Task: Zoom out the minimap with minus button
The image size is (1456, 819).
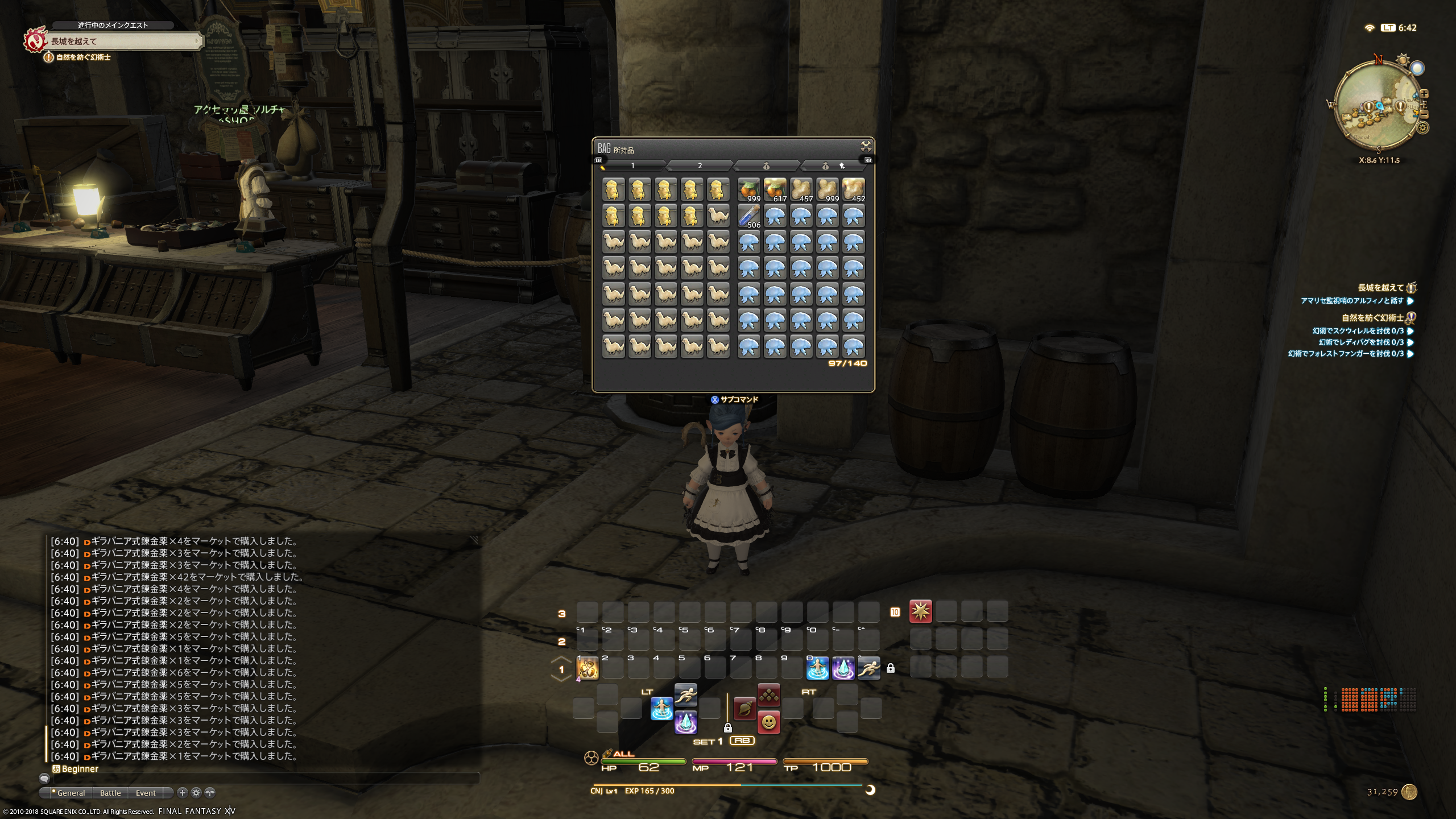Action: click(x=1424, y=114)
